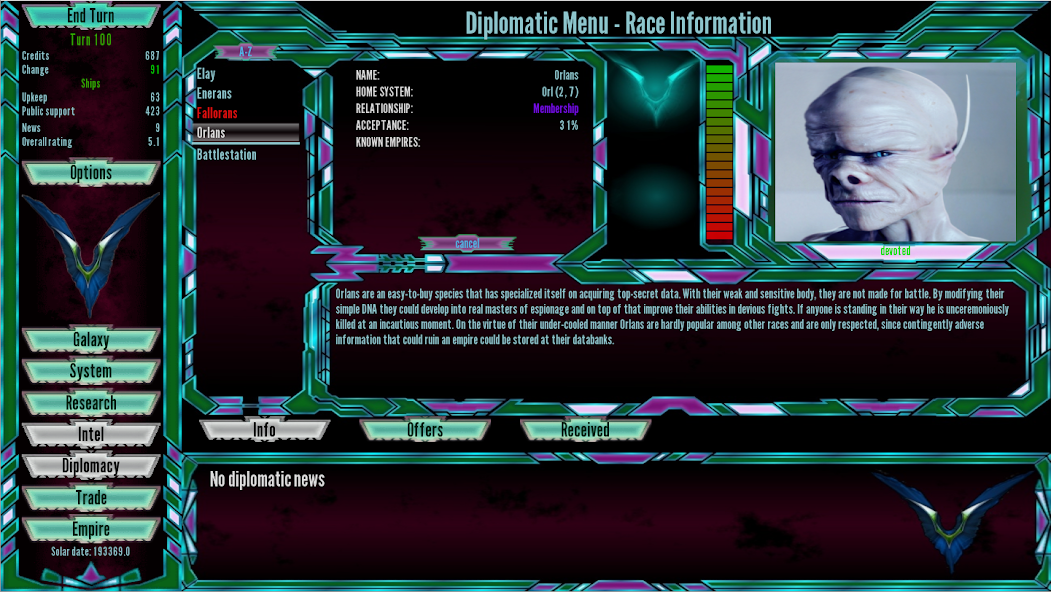Open the Options menu
Image resolution: width=1051 pixels, height=592 pixels.
(90, 173)
